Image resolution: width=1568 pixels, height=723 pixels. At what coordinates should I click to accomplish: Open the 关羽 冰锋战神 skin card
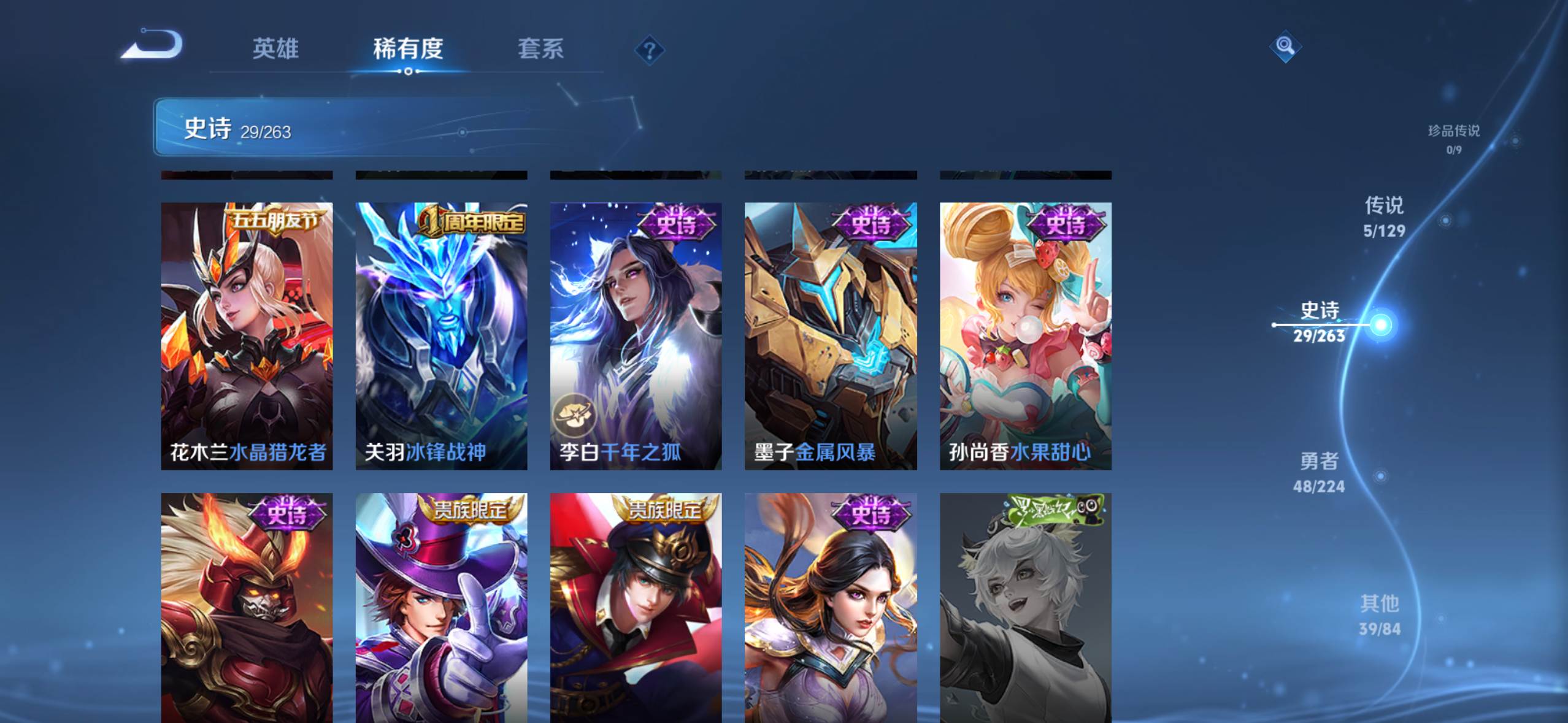coord(441,336)
